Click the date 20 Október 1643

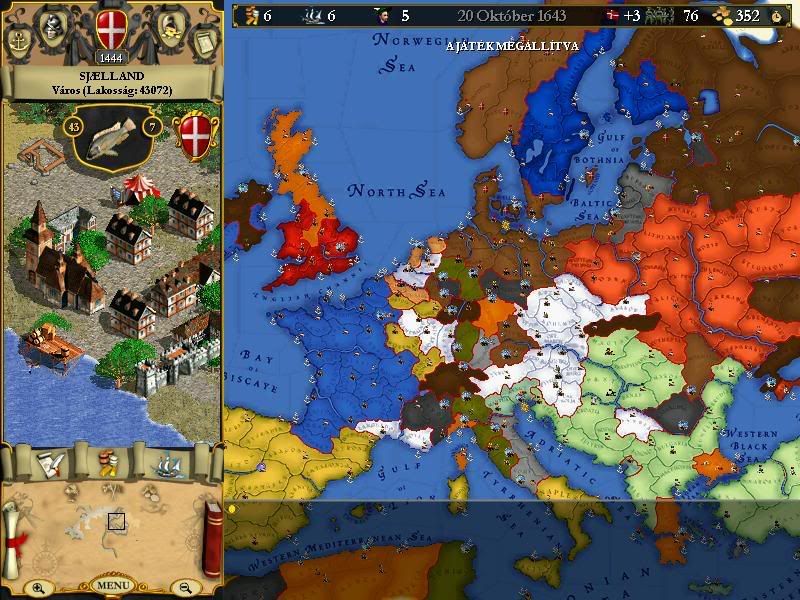tap(512, 16)
